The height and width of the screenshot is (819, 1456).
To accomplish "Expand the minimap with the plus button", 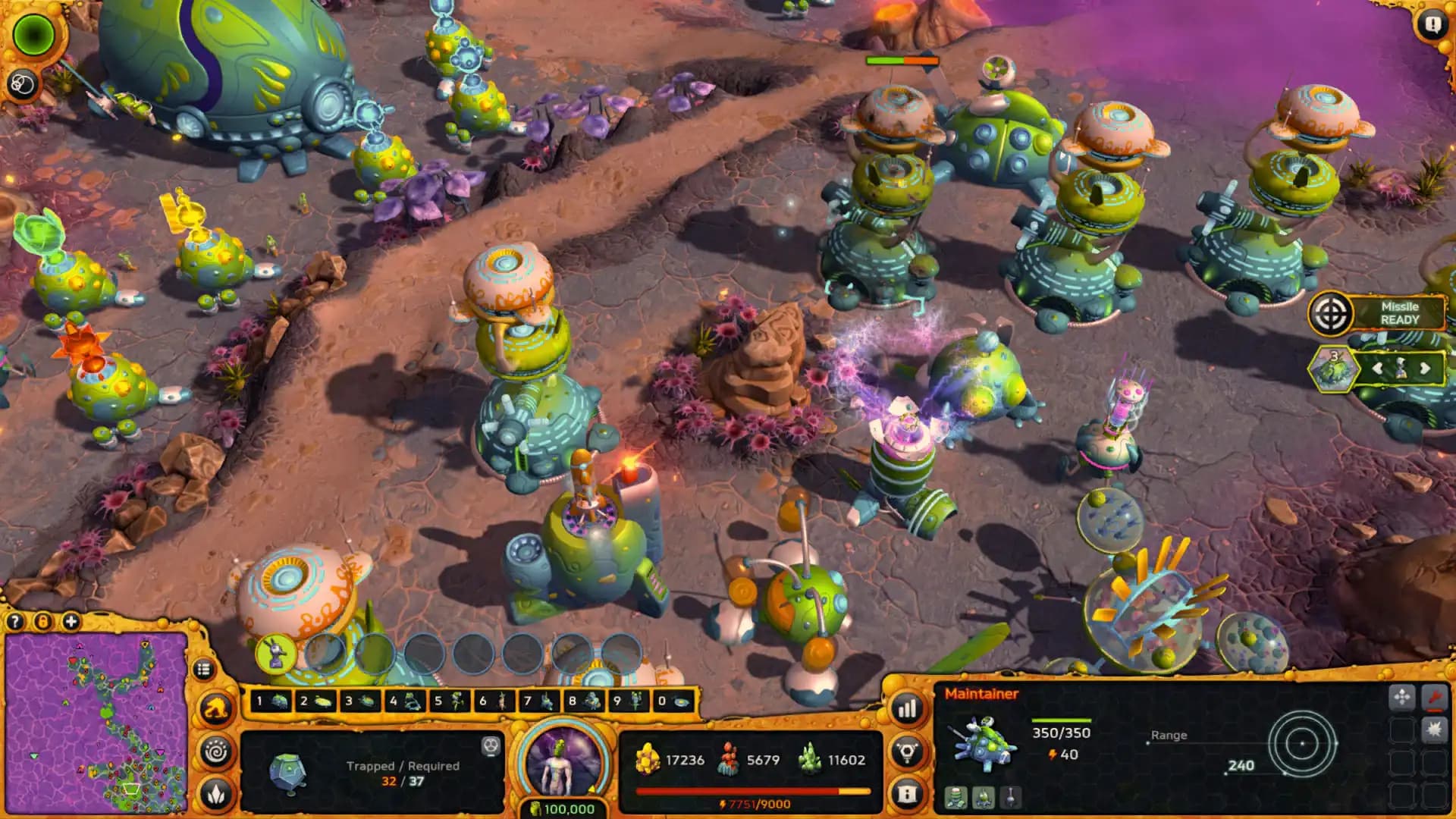I will click(71, 621).
